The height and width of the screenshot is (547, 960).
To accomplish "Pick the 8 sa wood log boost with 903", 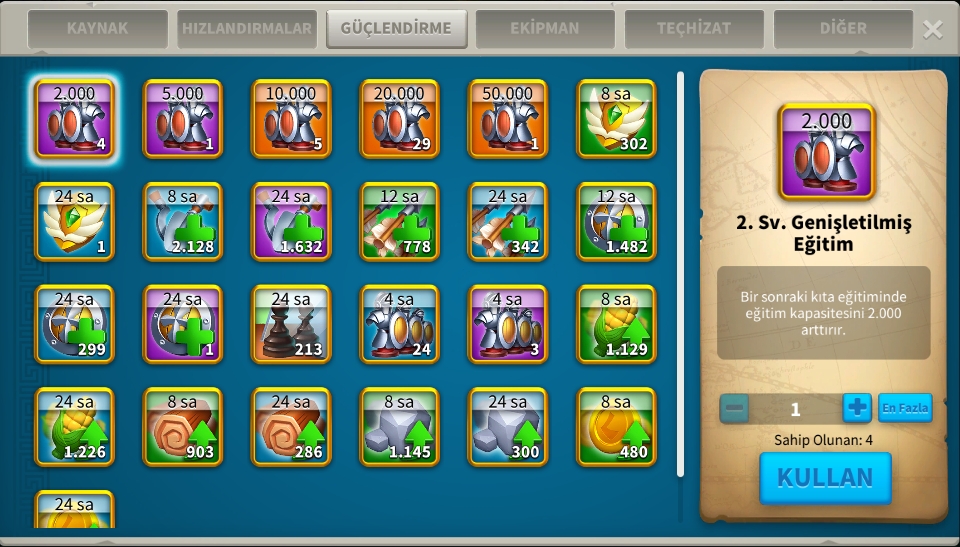I will tap(183, 427).
